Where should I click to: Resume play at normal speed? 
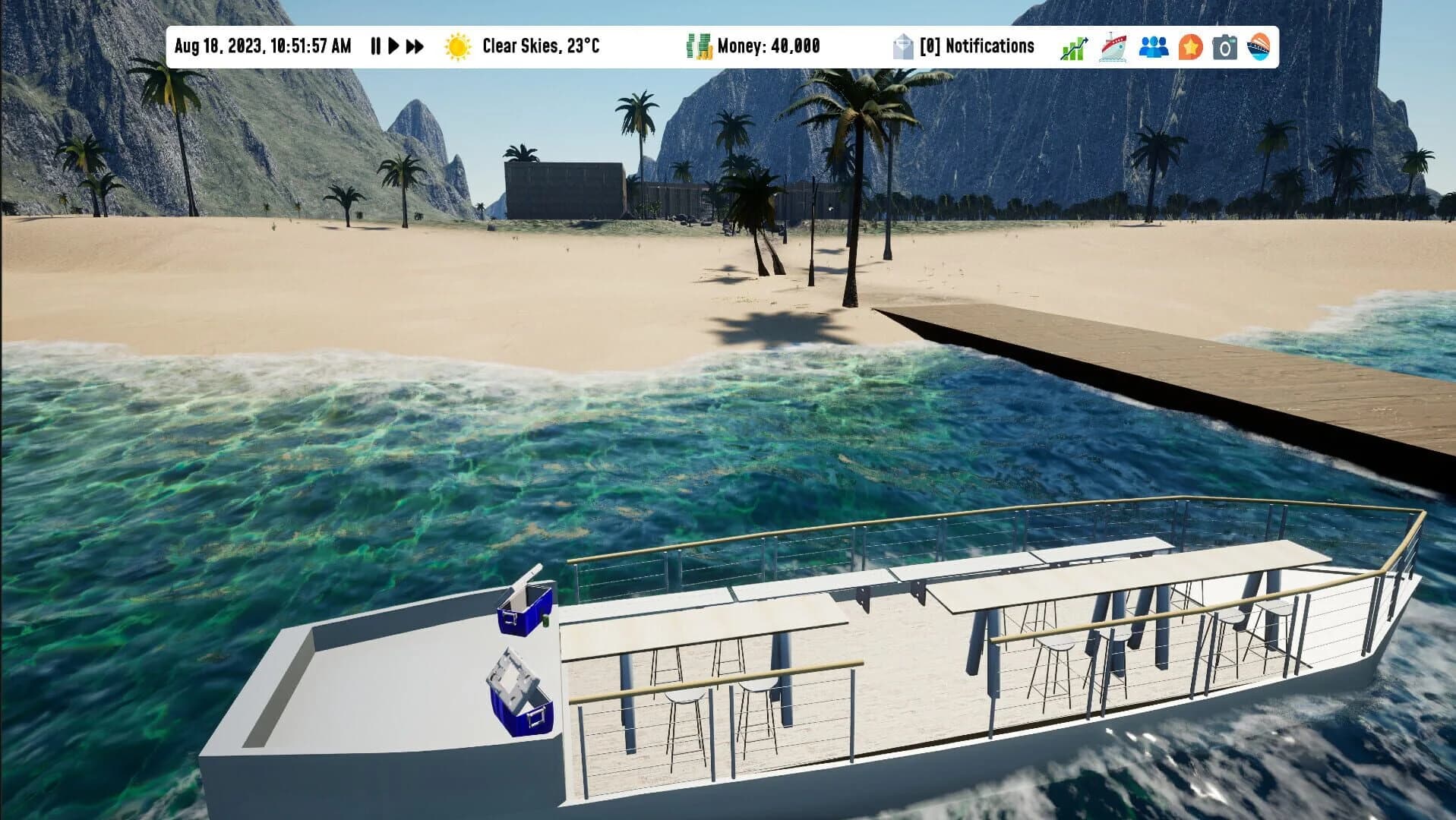click(393, 46)
